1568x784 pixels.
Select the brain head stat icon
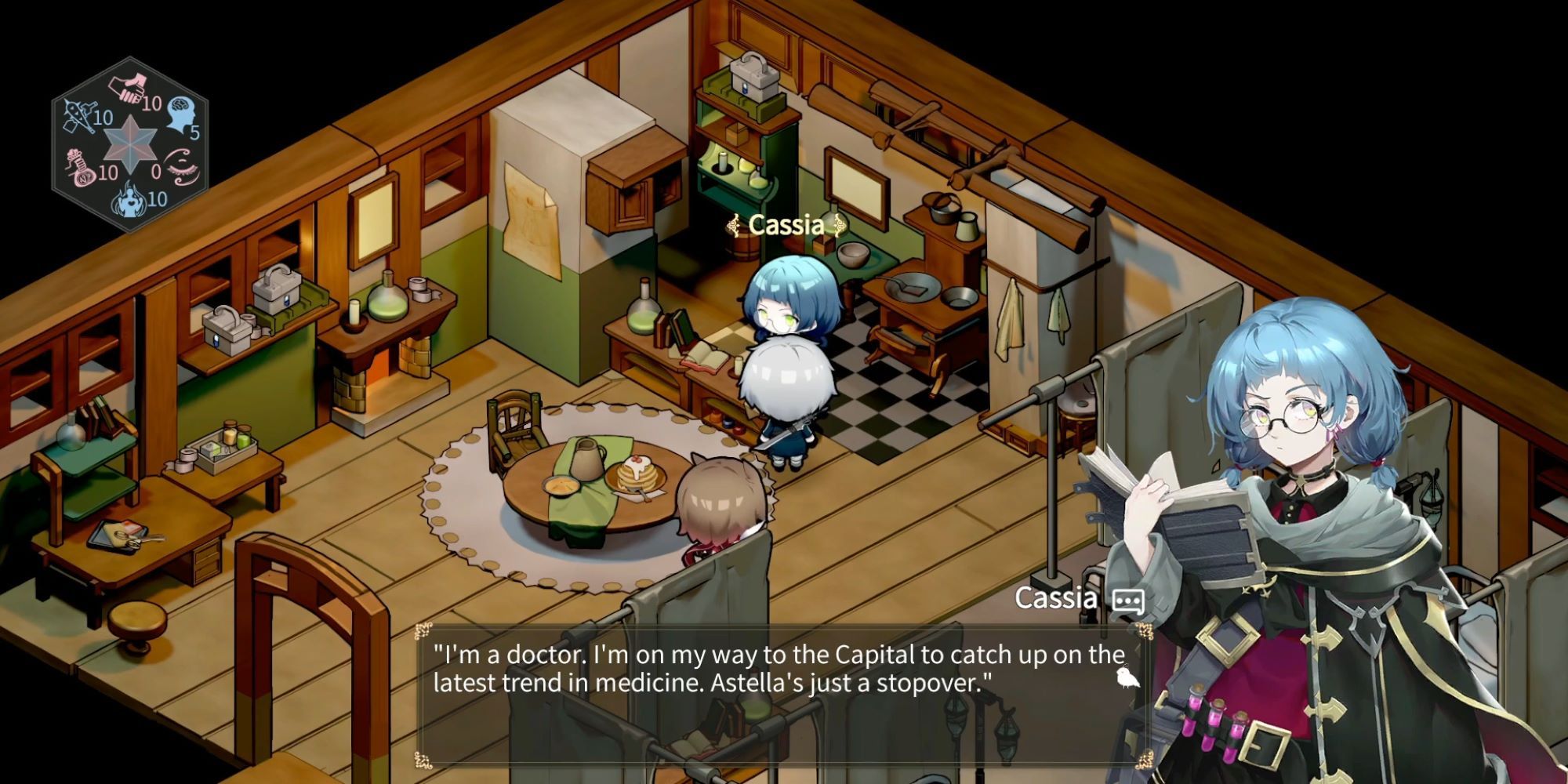[x=180, y=112]
